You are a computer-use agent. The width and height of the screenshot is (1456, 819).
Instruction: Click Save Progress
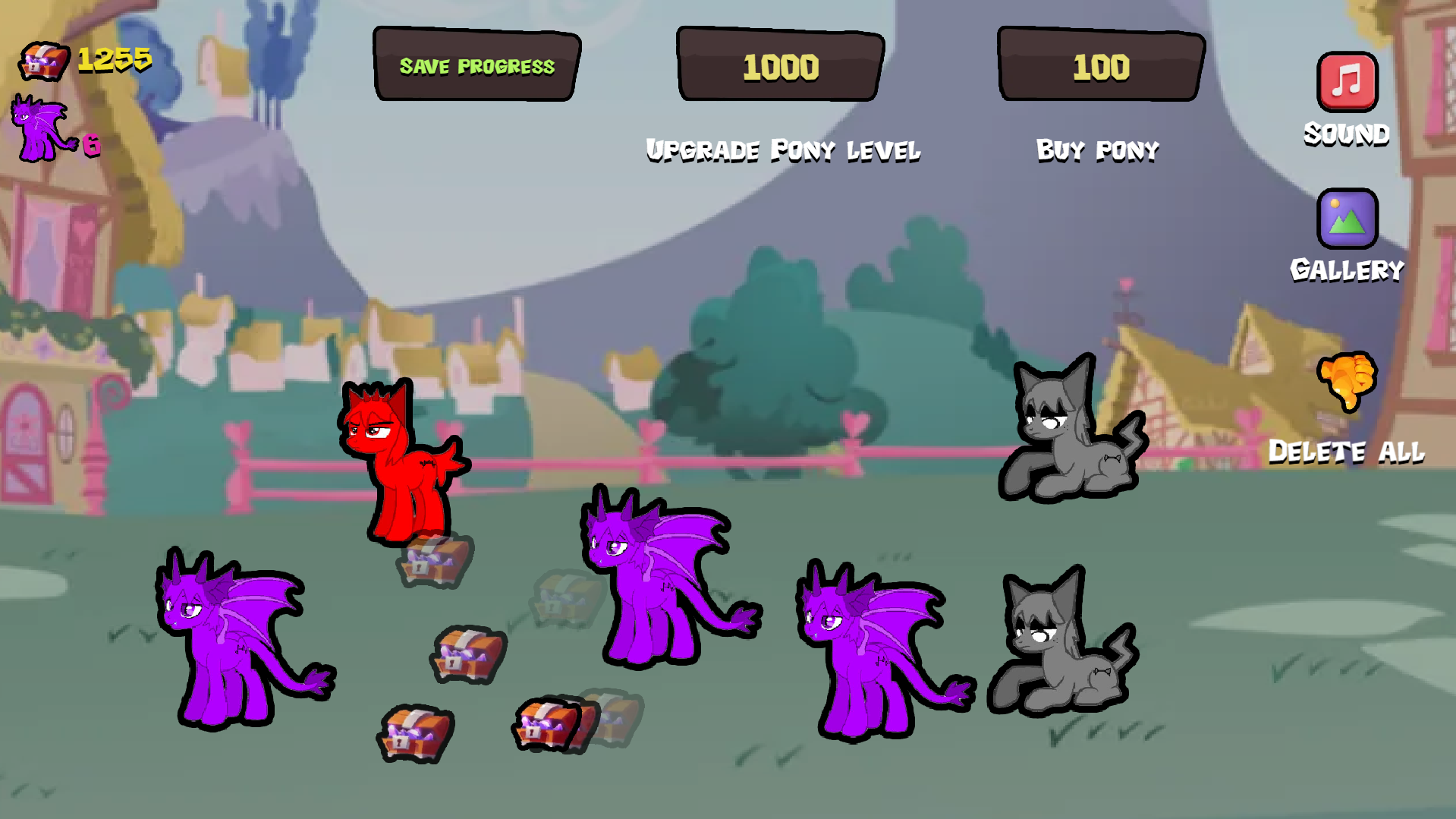point(476,66)
